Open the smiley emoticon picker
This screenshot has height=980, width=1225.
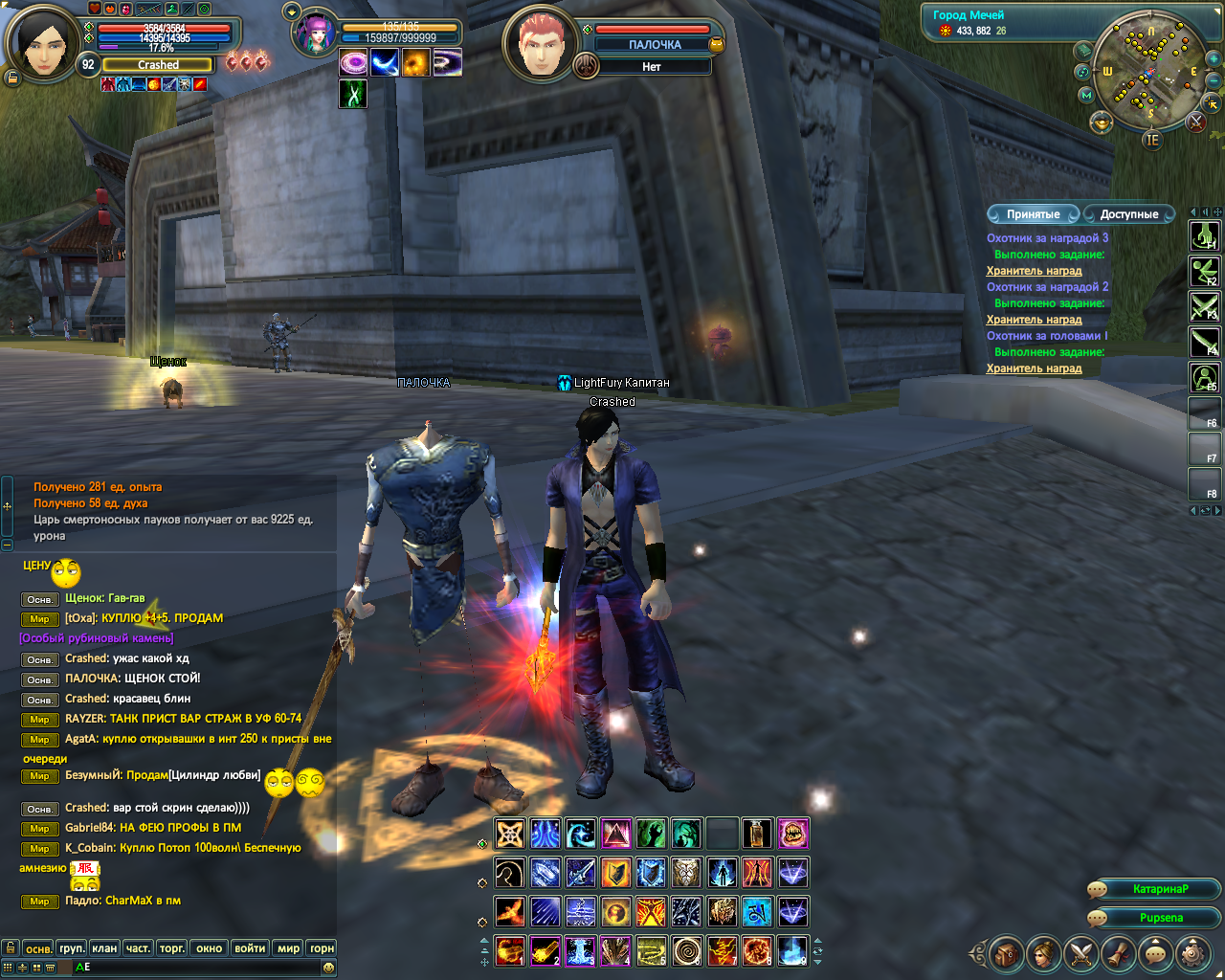(x=329, y=968)
